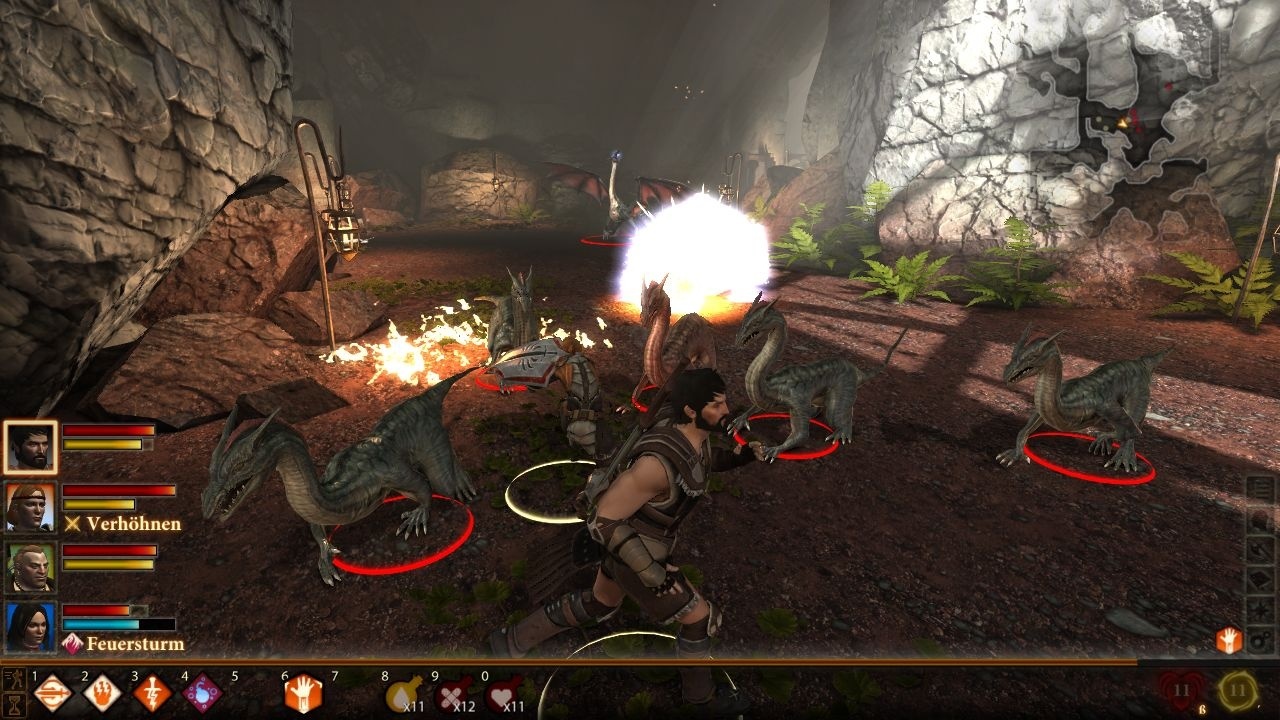The height and width of the screenshot is (720, 1280).
Task: Toggle the hourglass pause button
Action: click(13, 703)
